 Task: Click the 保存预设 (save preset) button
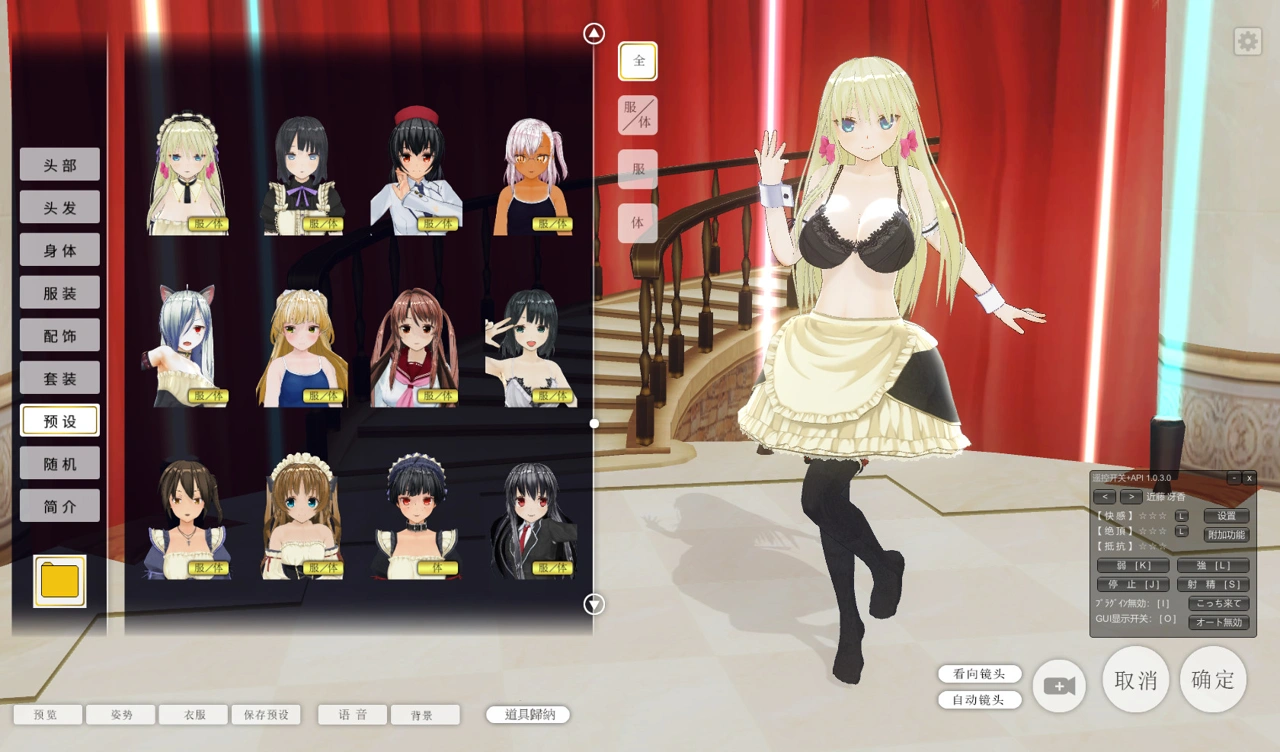(x=266, y=715)
